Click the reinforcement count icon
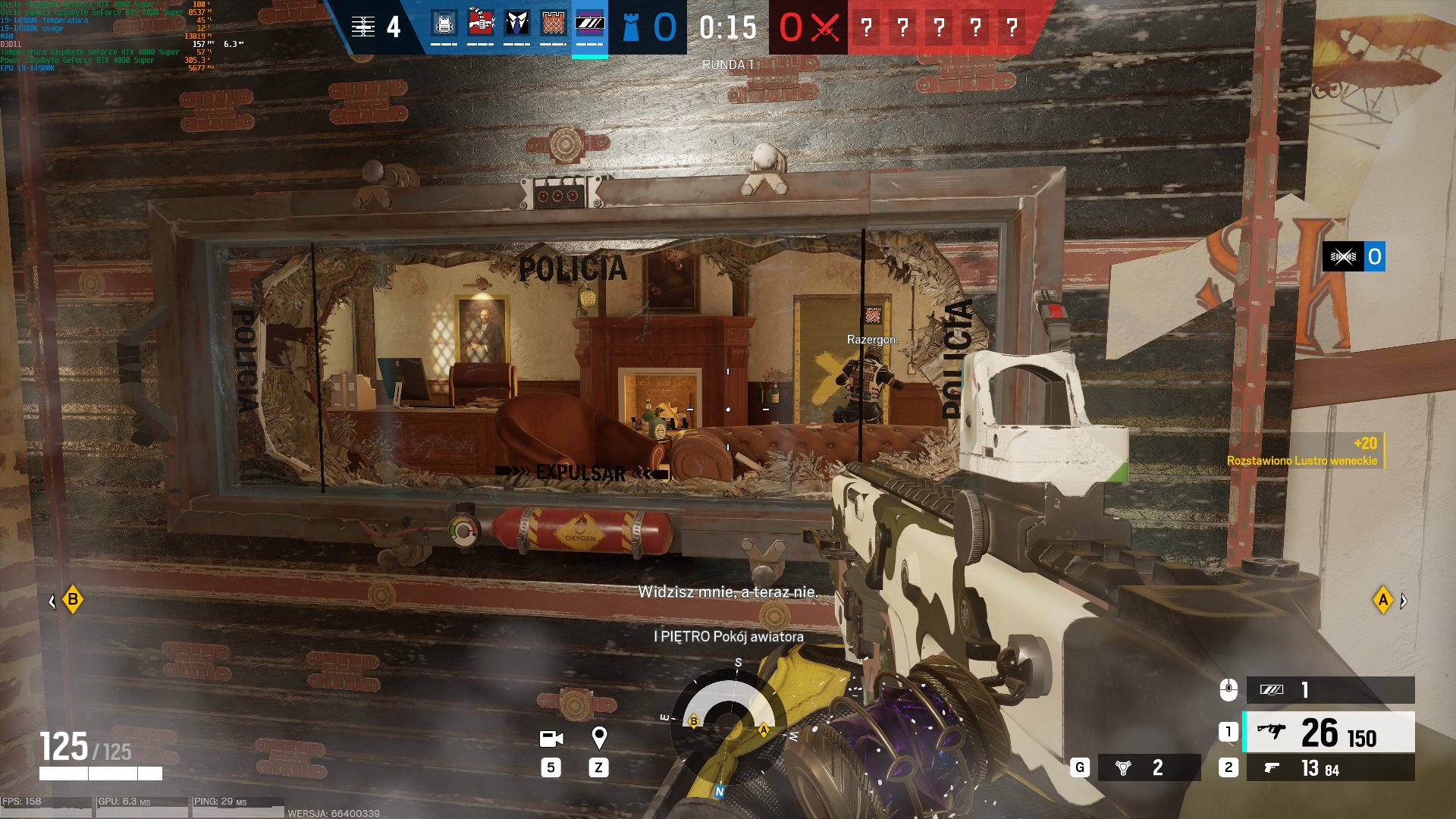The height and width of the screenshot is (819, 1456). tap(364, 27)
